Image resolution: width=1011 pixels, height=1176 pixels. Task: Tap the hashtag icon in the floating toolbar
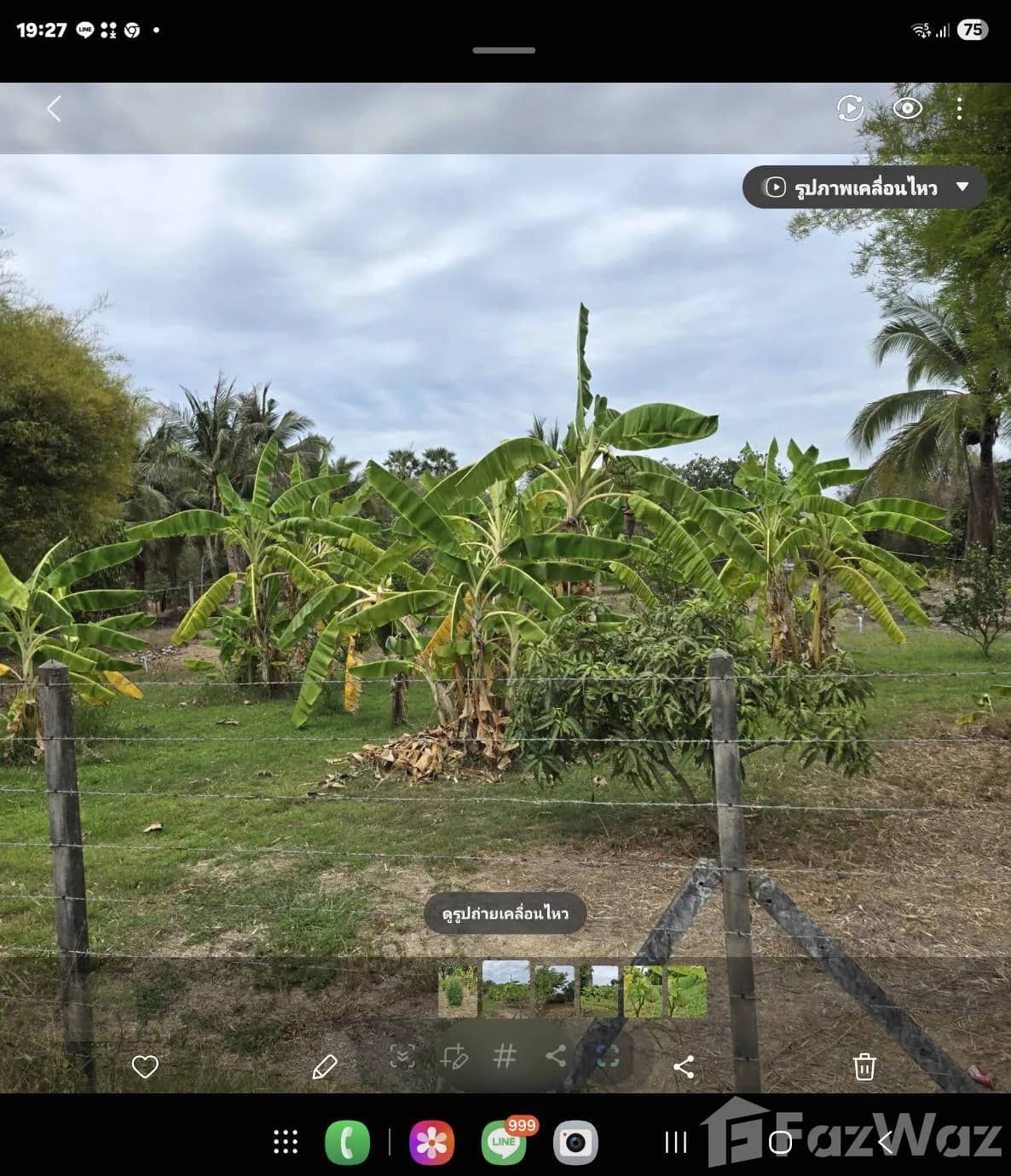505,1057
